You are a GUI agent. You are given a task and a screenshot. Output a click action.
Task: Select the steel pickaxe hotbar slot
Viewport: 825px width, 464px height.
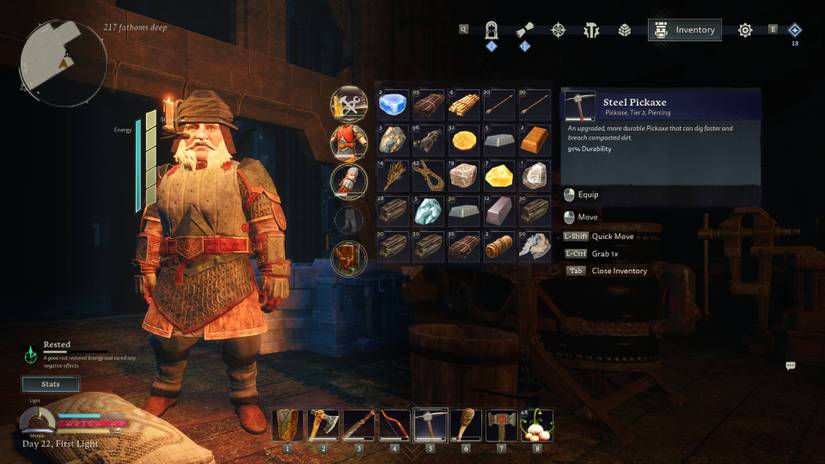429,425
